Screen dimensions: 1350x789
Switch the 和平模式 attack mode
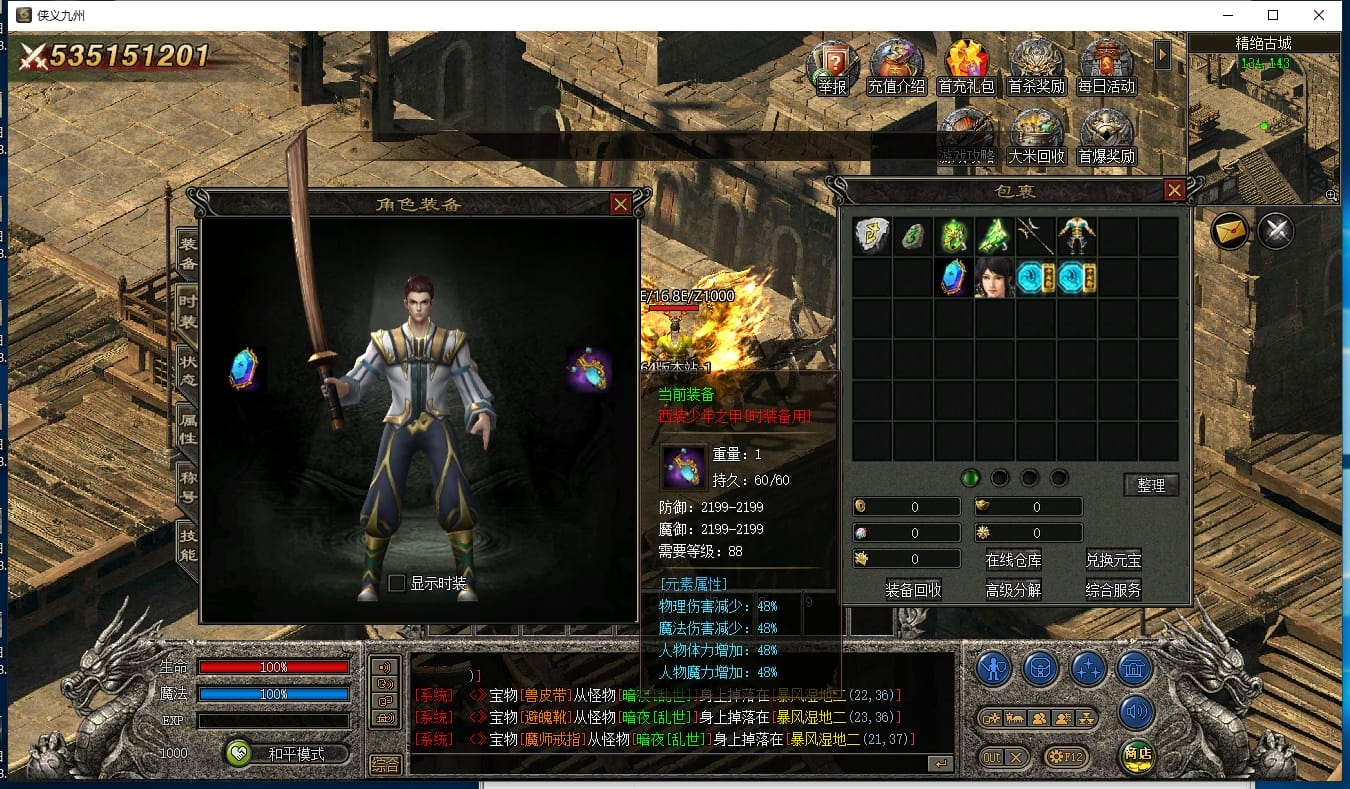point(287,754)
